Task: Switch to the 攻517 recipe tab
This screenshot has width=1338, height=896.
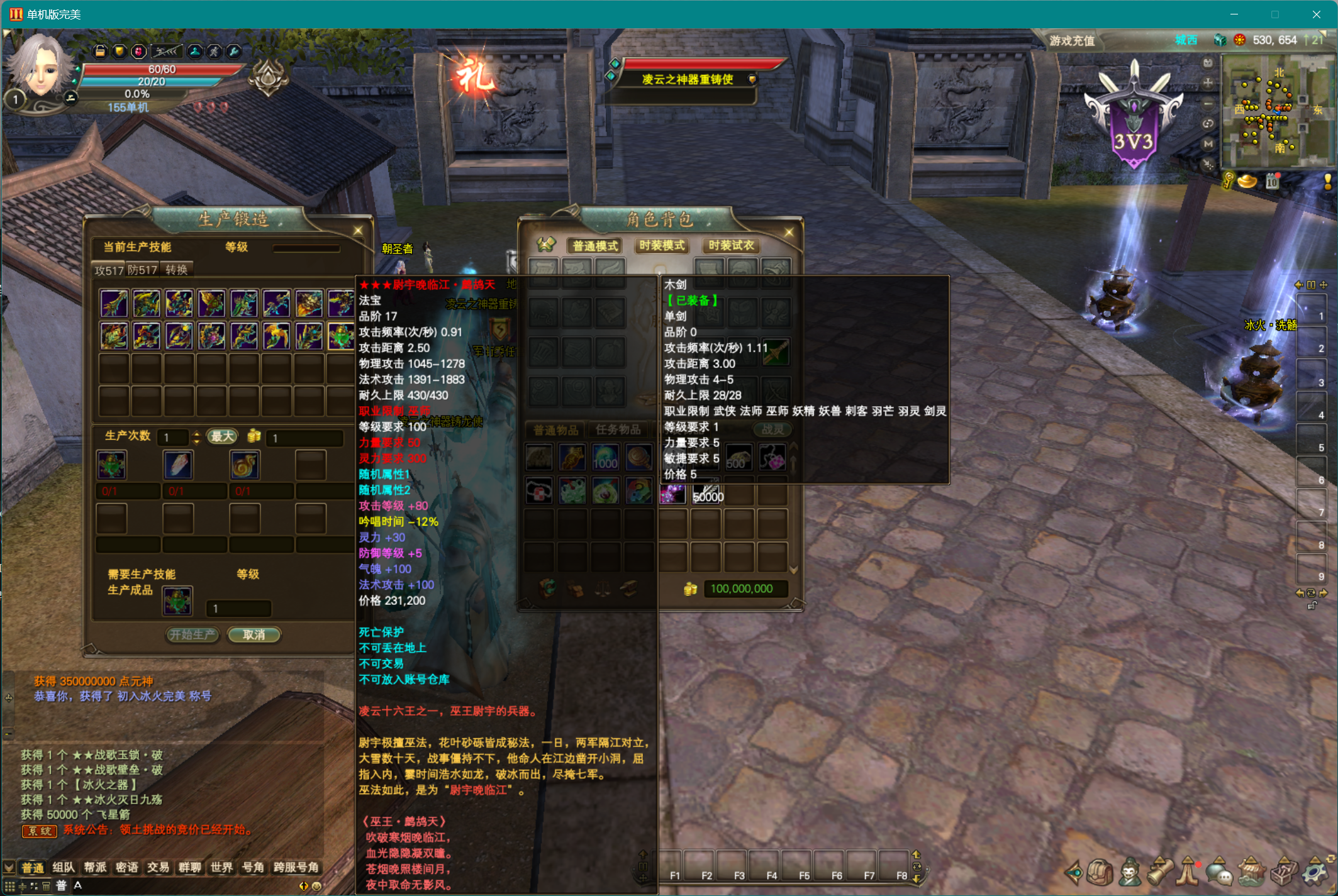Action: [x=109, y=270]
